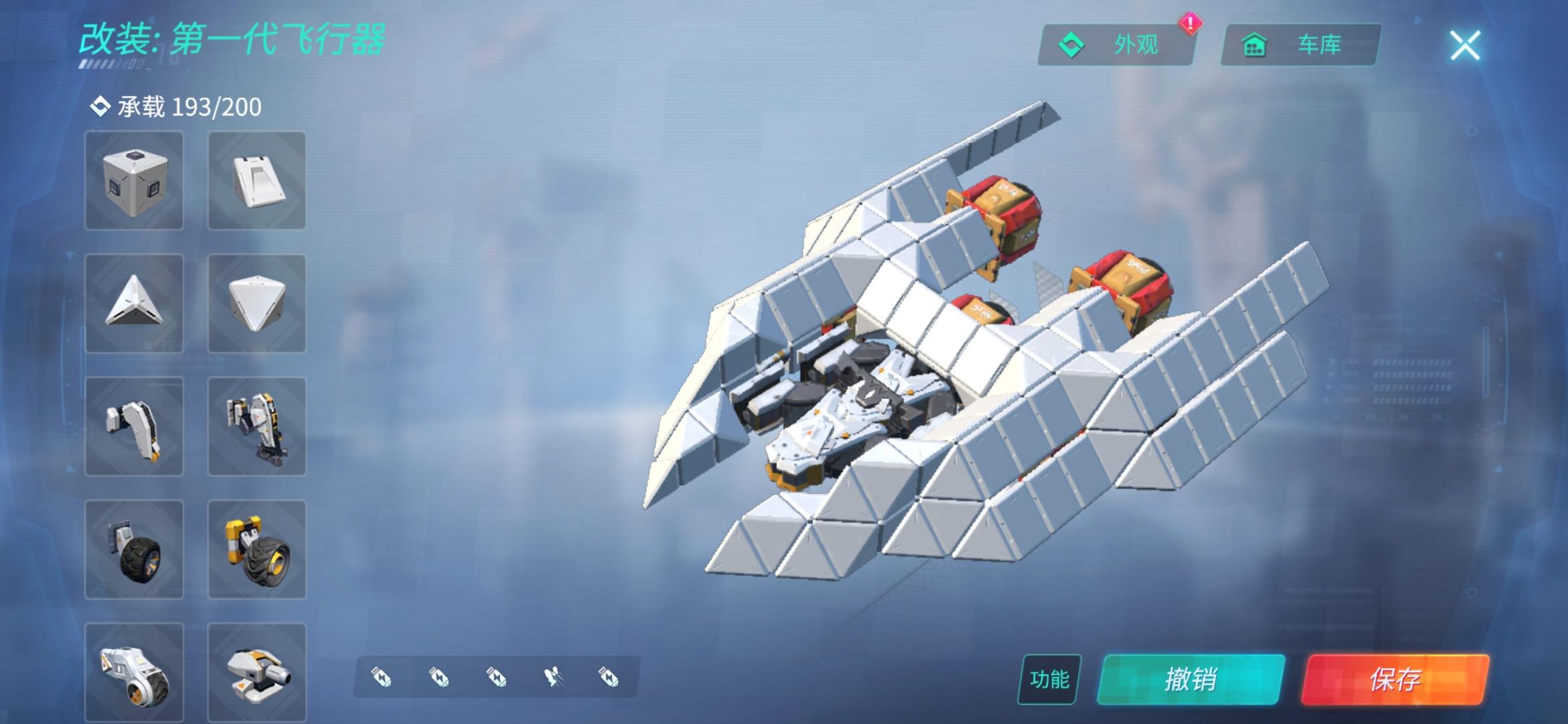
Task: Select the cannon turret part
Action: click(257, 672)
